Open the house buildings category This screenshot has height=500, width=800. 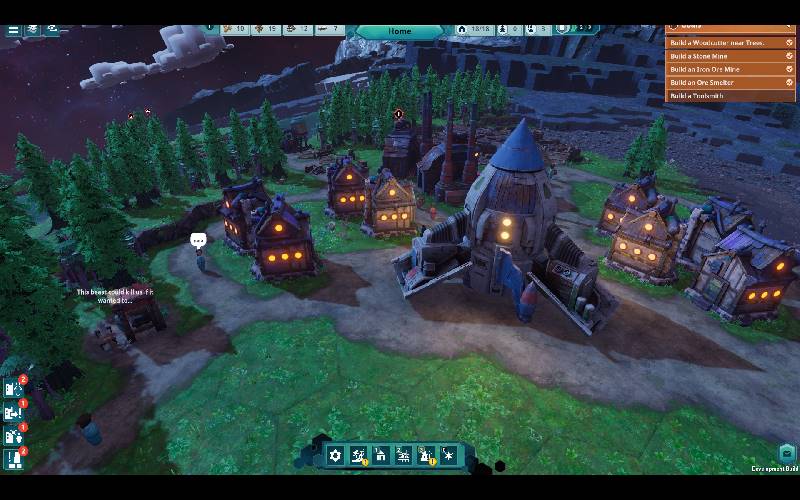[x=381, y=455]
